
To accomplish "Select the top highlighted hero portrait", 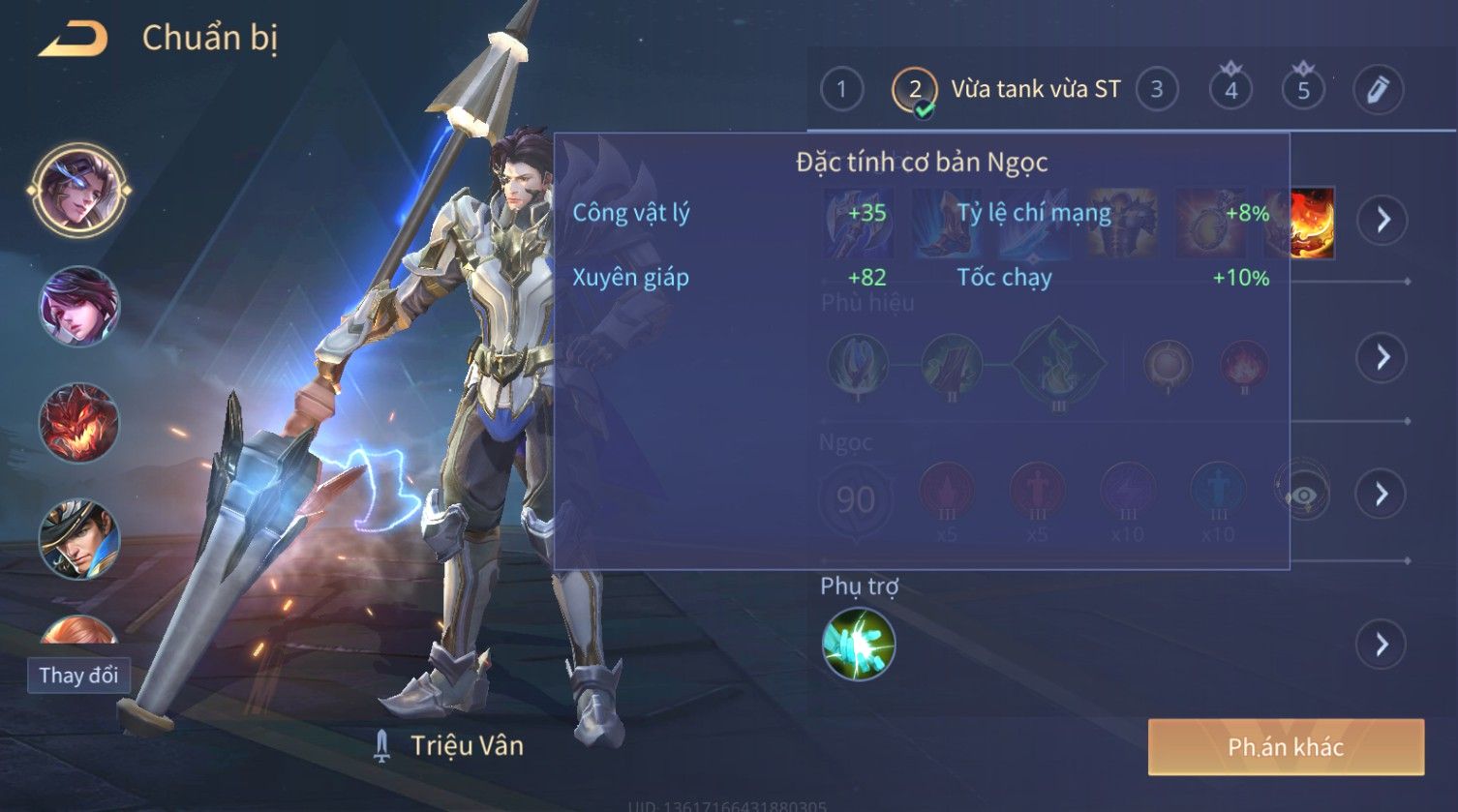I will (78, 189).
